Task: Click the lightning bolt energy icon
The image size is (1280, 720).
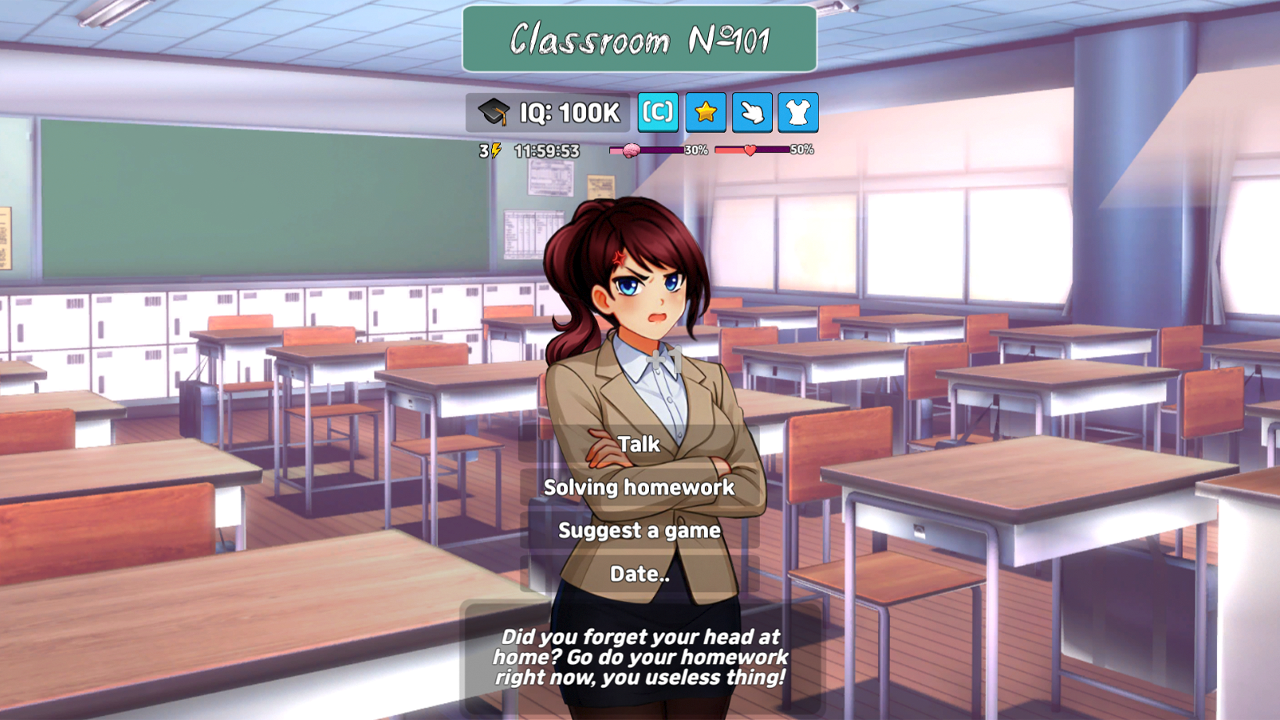Action: point(495,149)
